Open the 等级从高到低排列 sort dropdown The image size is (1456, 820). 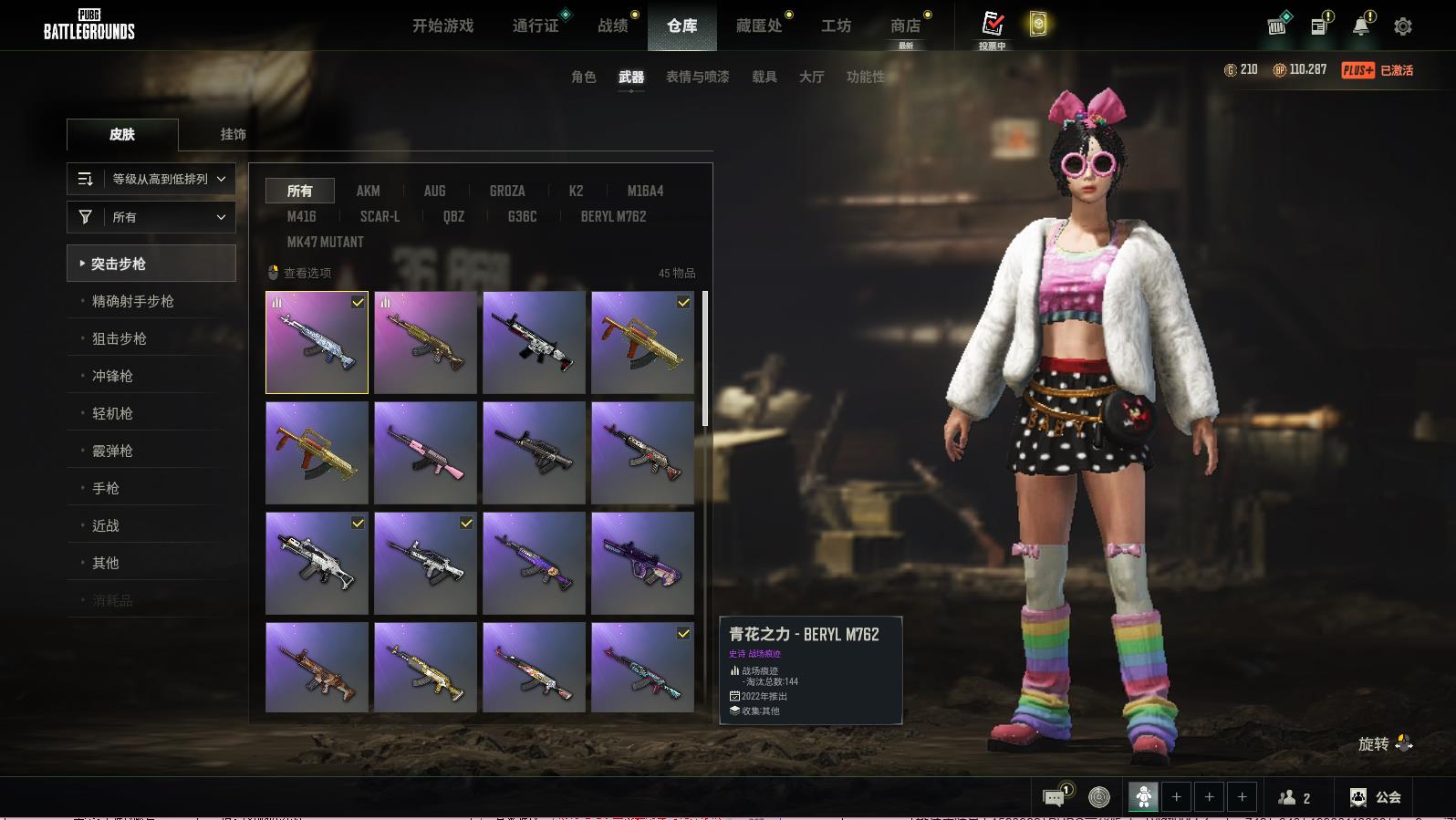pyautogui.click(x=151, y=179)
